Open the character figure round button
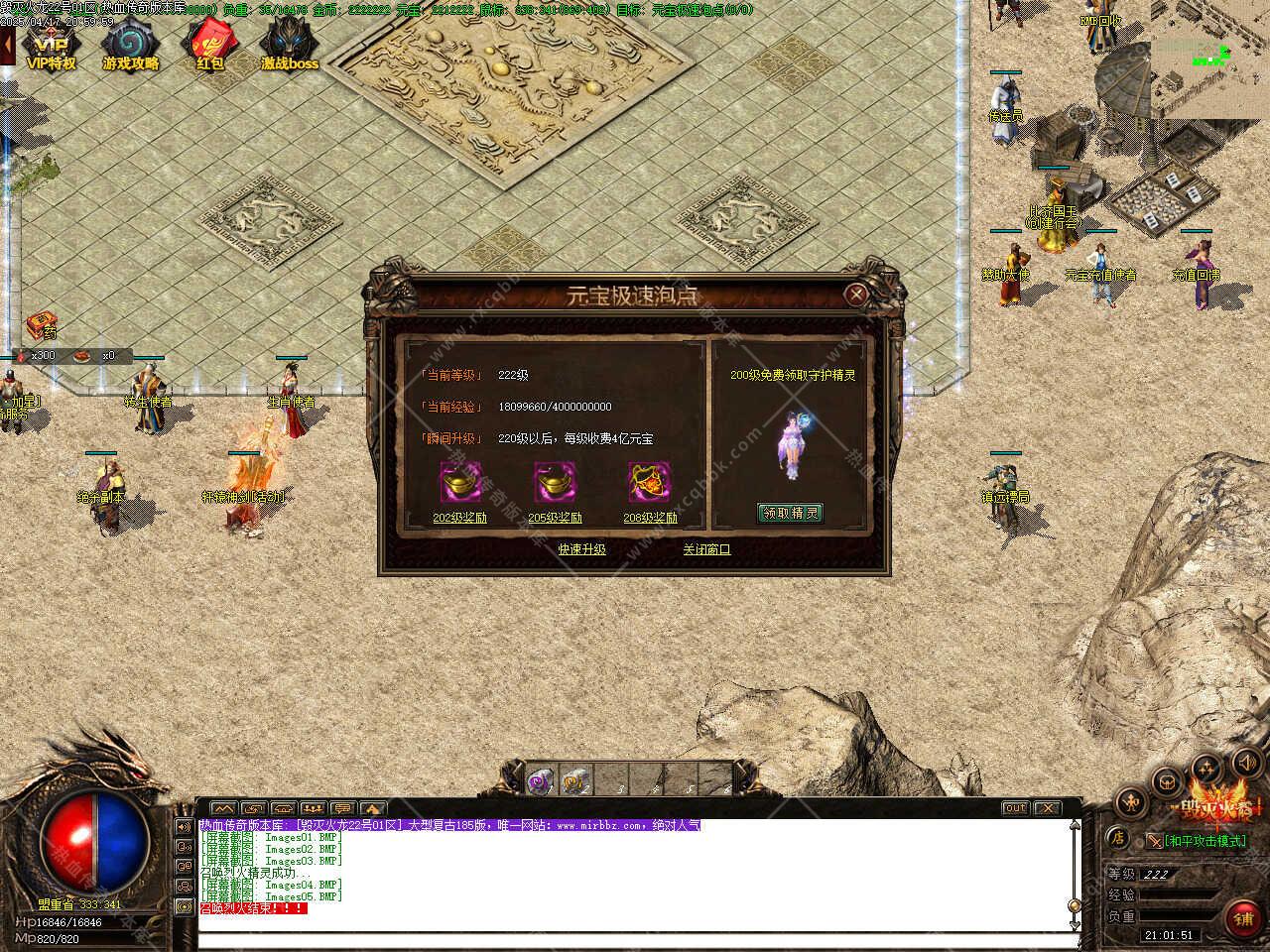 [x=1131, y=801]
